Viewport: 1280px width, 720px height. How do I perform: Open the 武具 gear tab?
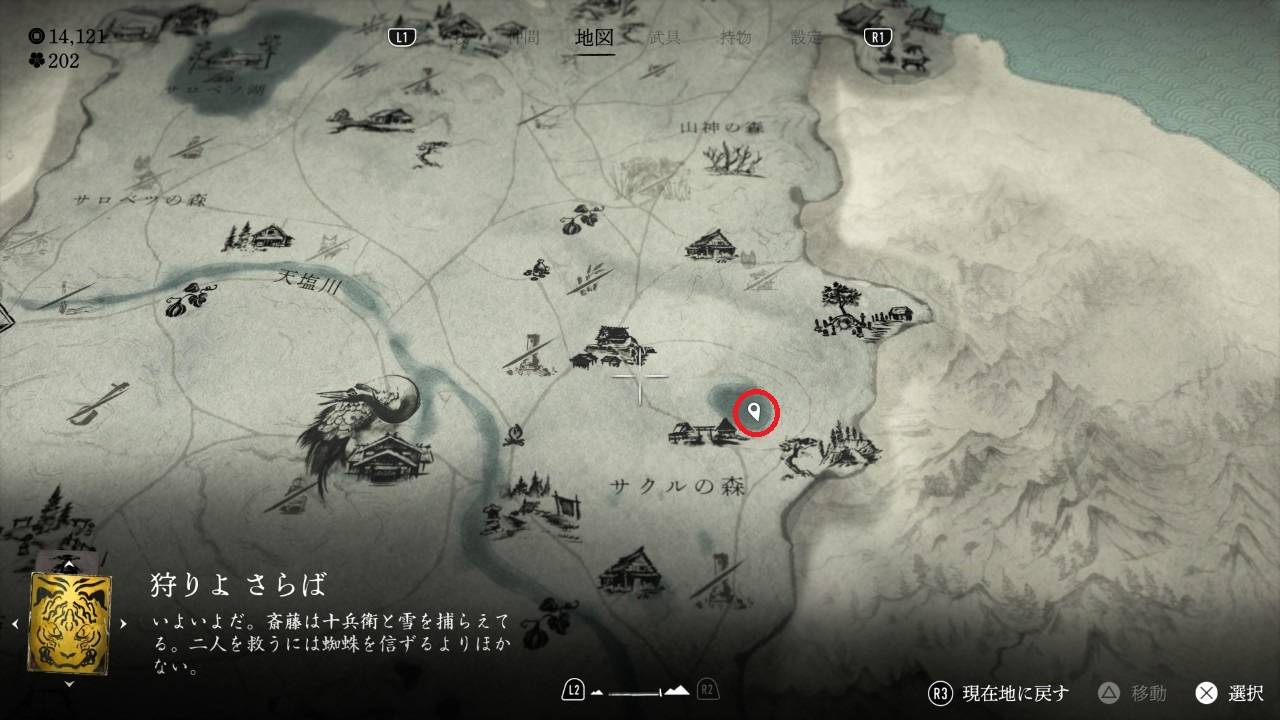click(665, 38)
